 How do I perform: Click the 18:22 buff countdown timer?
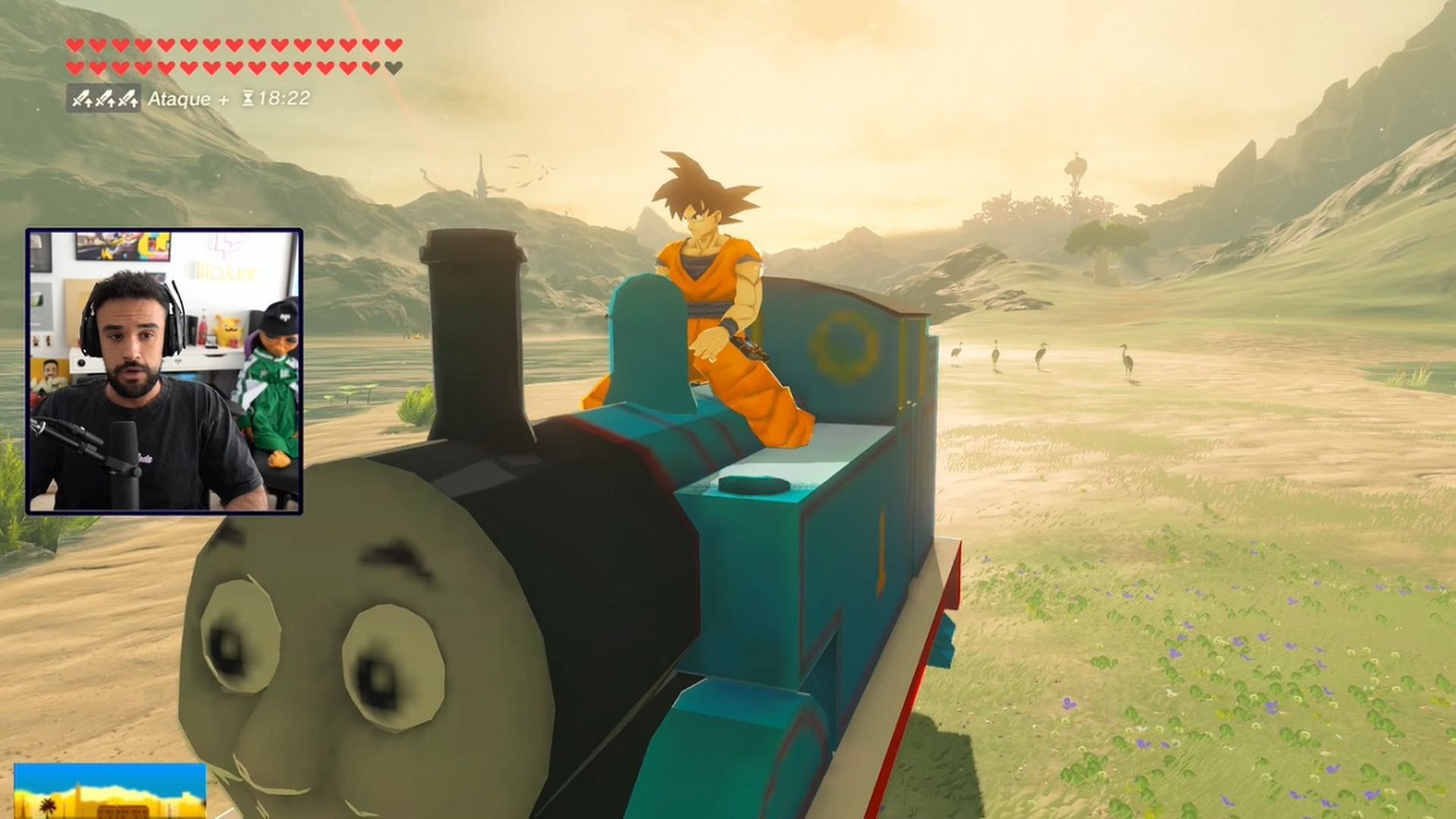(284, 98)
